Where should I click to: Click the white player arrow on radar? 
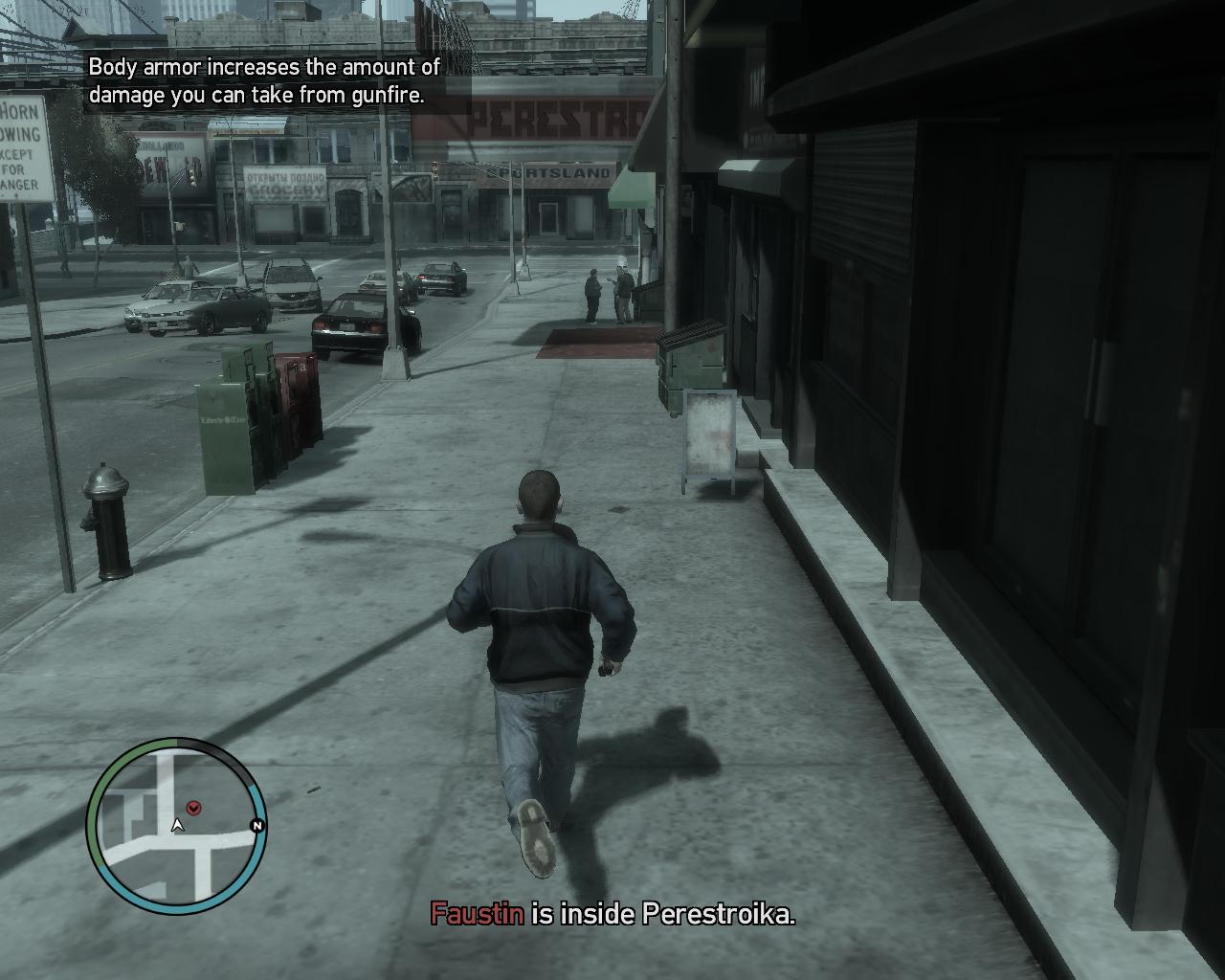pos(177,825)
